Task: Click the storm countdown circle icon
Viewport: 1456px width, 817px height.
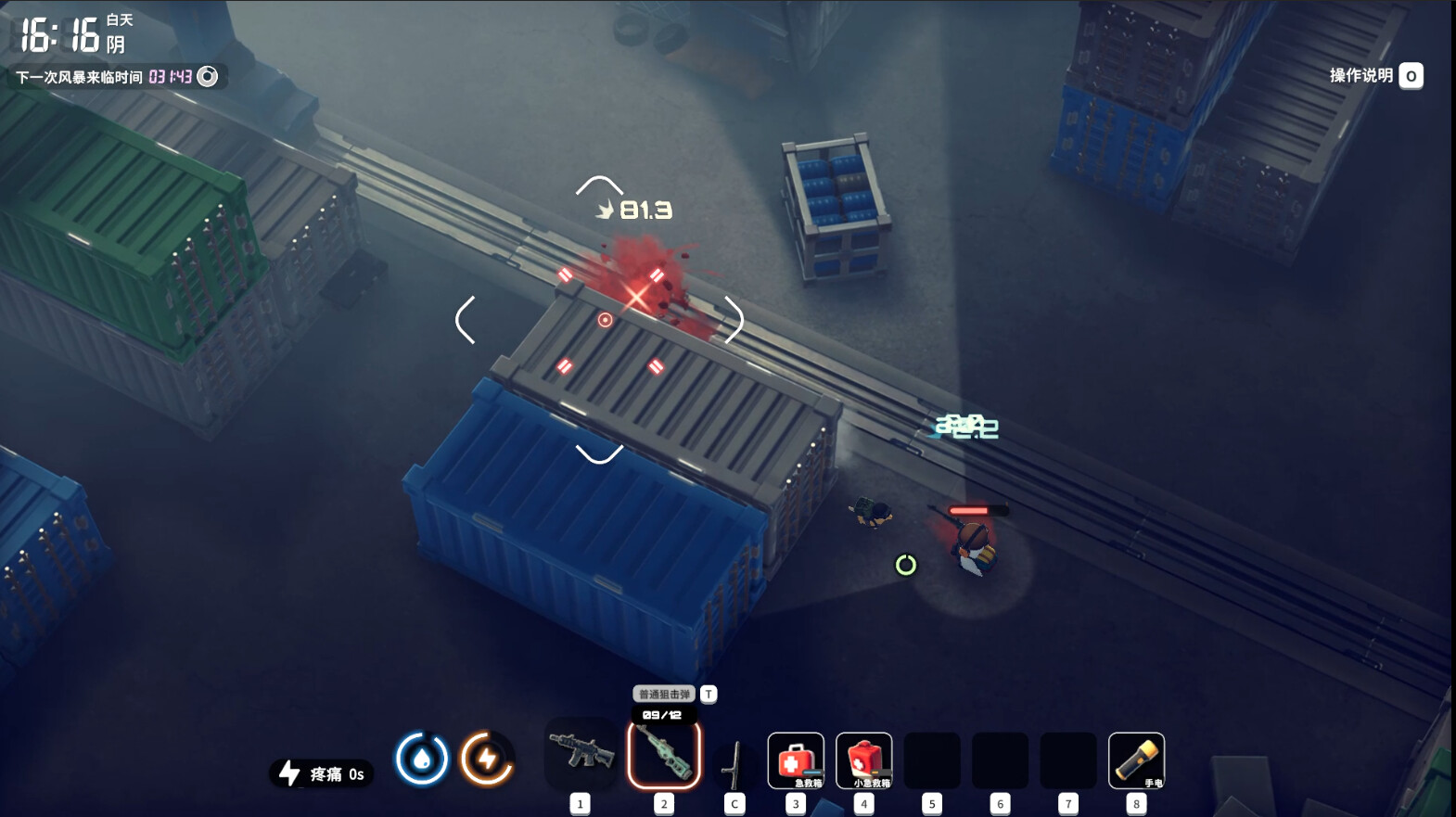Action: 209,77
